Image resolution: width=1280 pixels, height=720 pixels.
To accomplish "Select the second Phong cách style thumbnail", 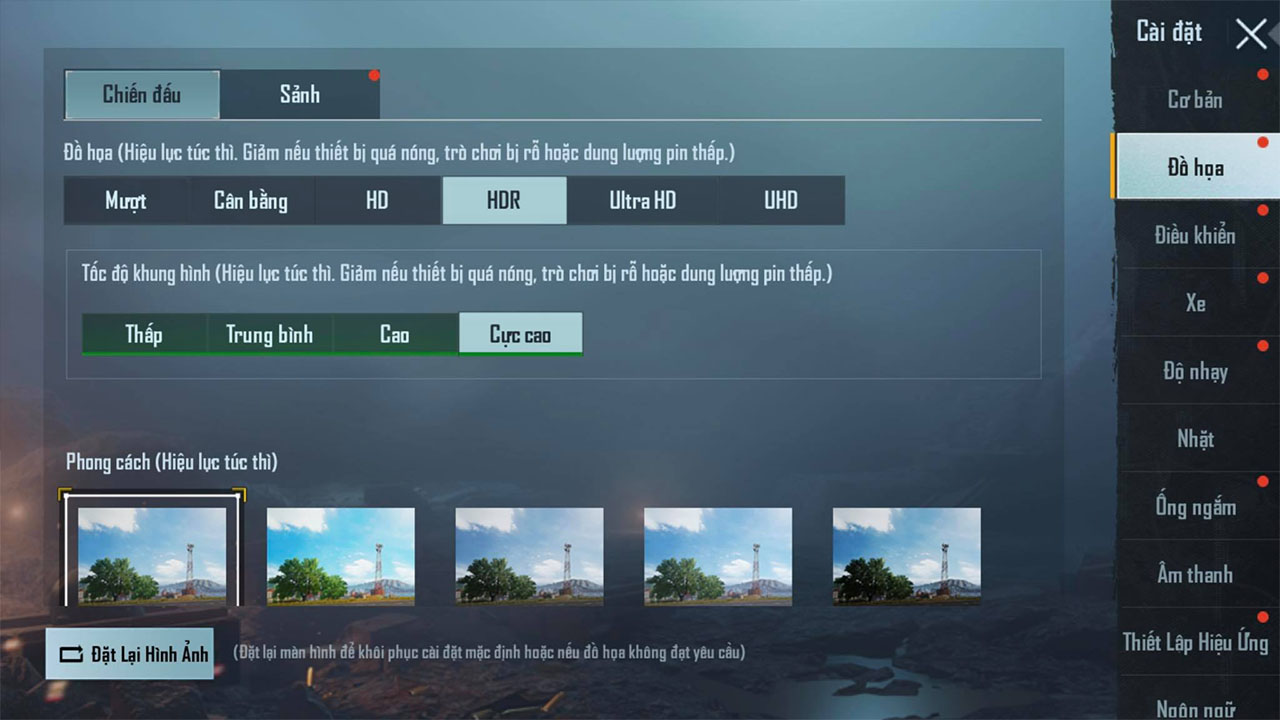I will pos(340,556).
